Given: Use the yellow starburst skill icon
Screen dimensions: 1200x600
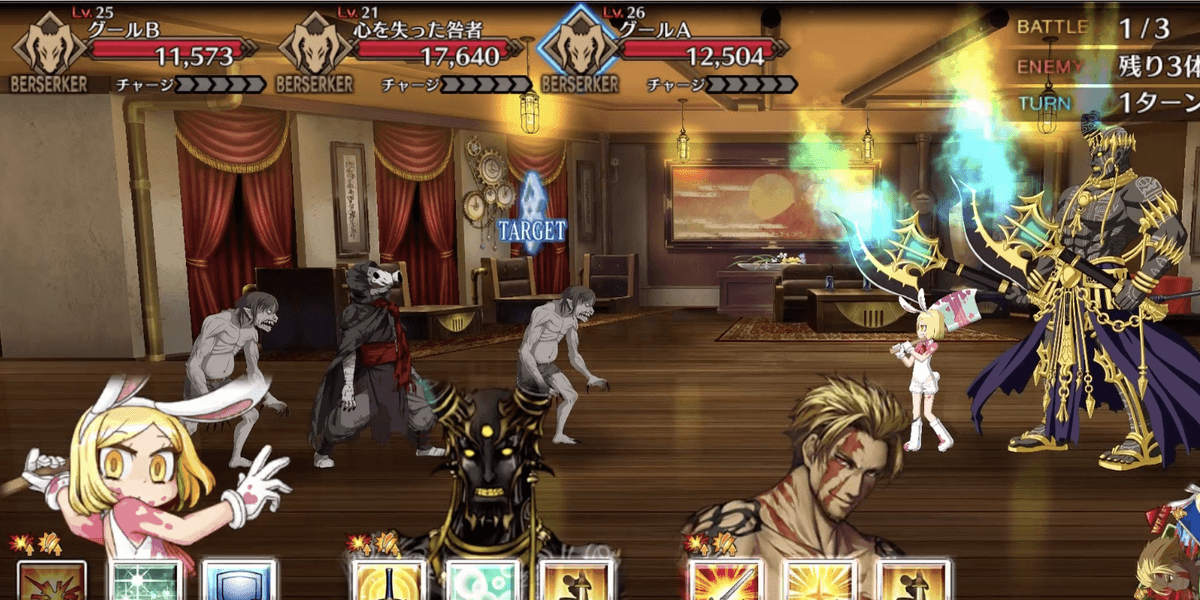Looking at the screenshot, I should coord(819,582).
